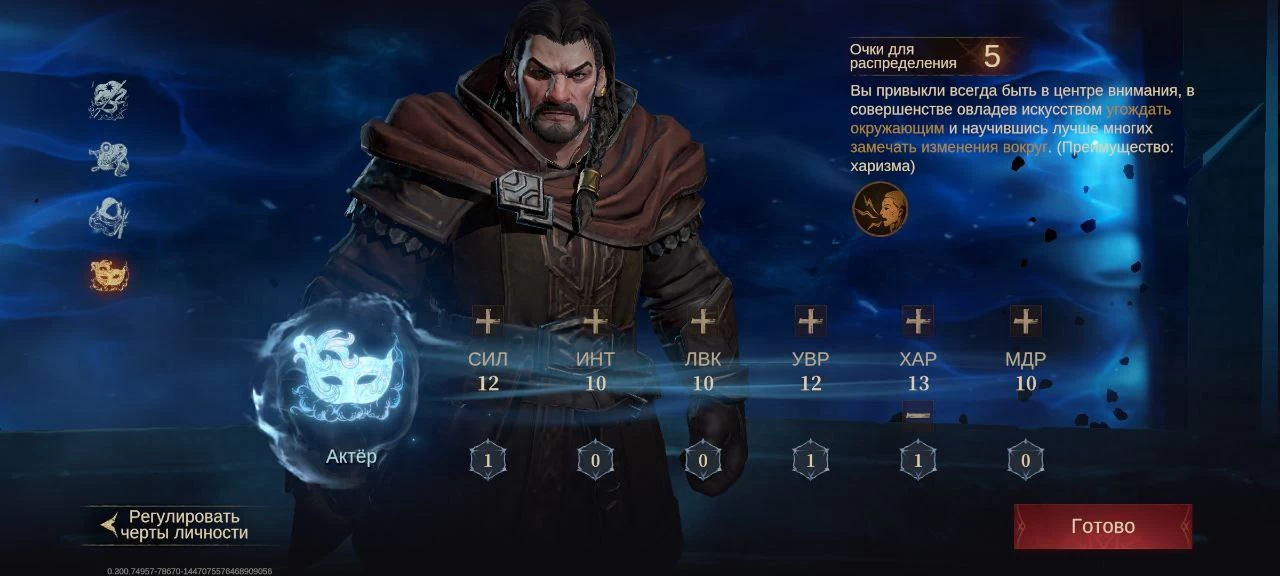Raise ЛВК using the plus button

(x=703, y=321)
